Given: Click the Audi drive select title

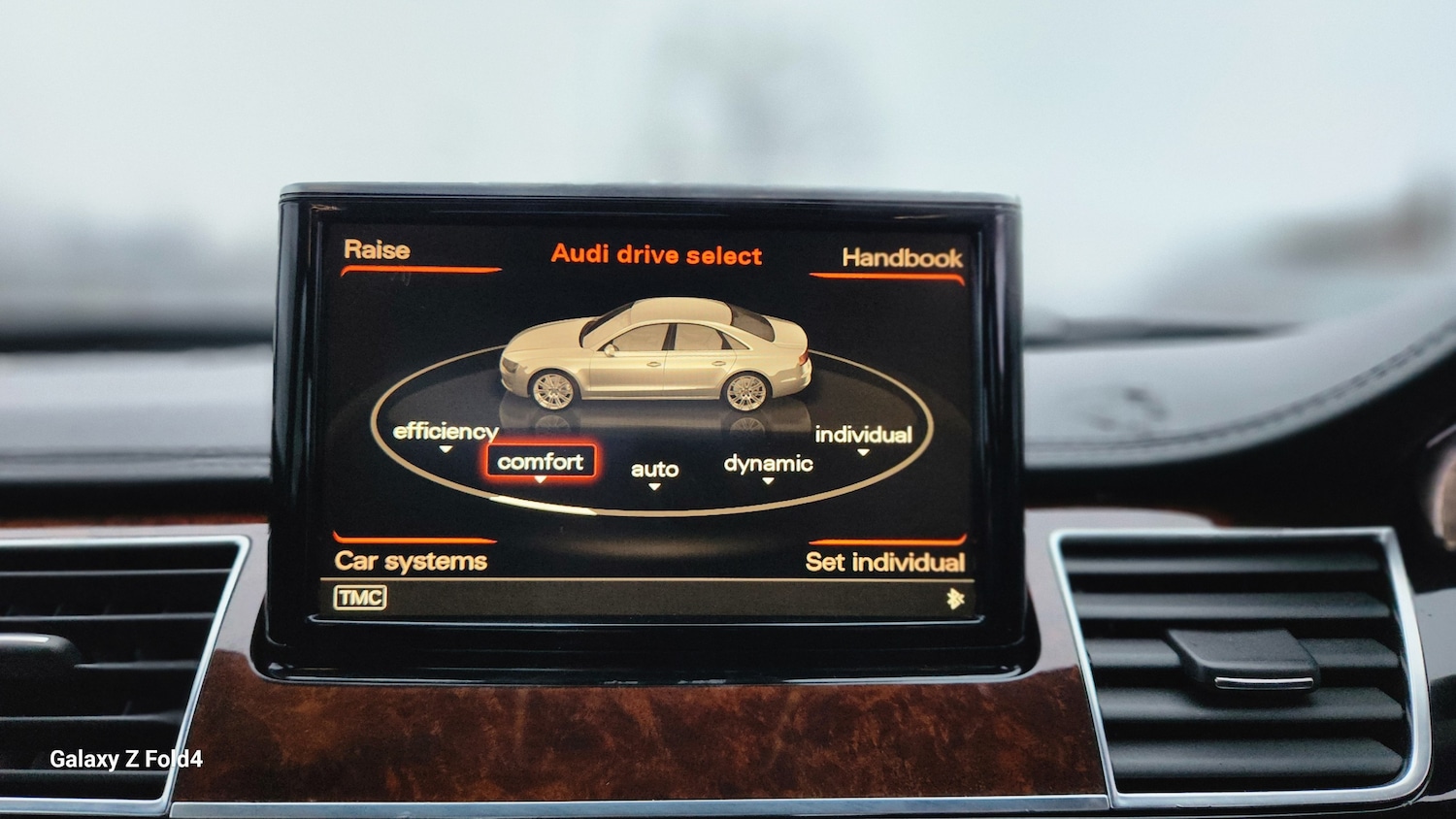Looking at the screenshot, I should [658, 255].
